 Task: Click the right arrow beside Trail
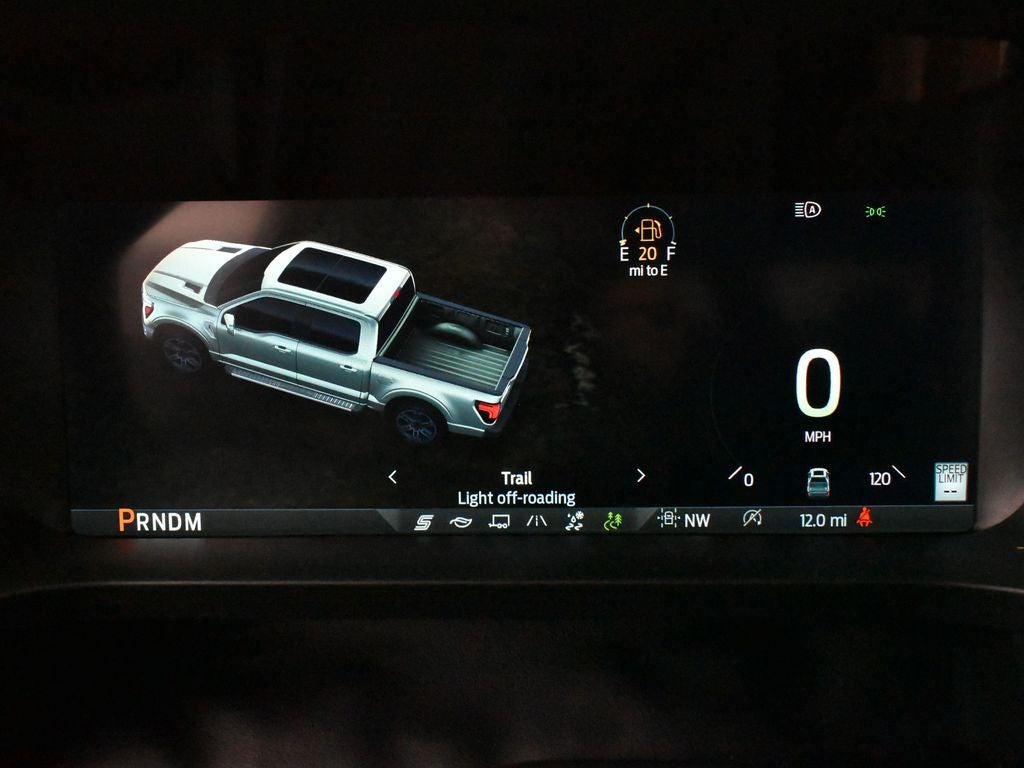point(641,476)
